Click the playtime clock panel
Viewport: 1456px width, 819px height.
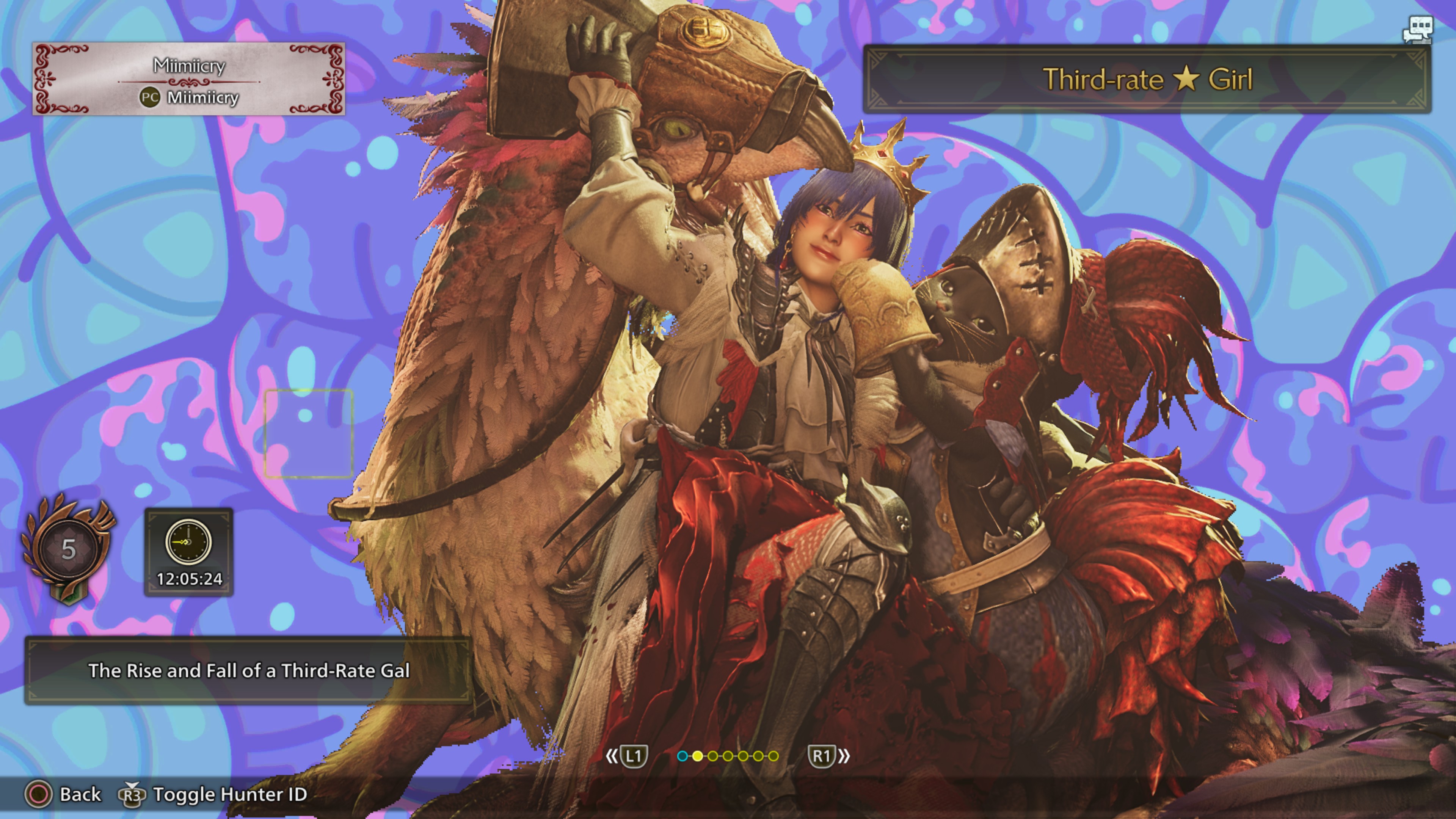(189, 552)
